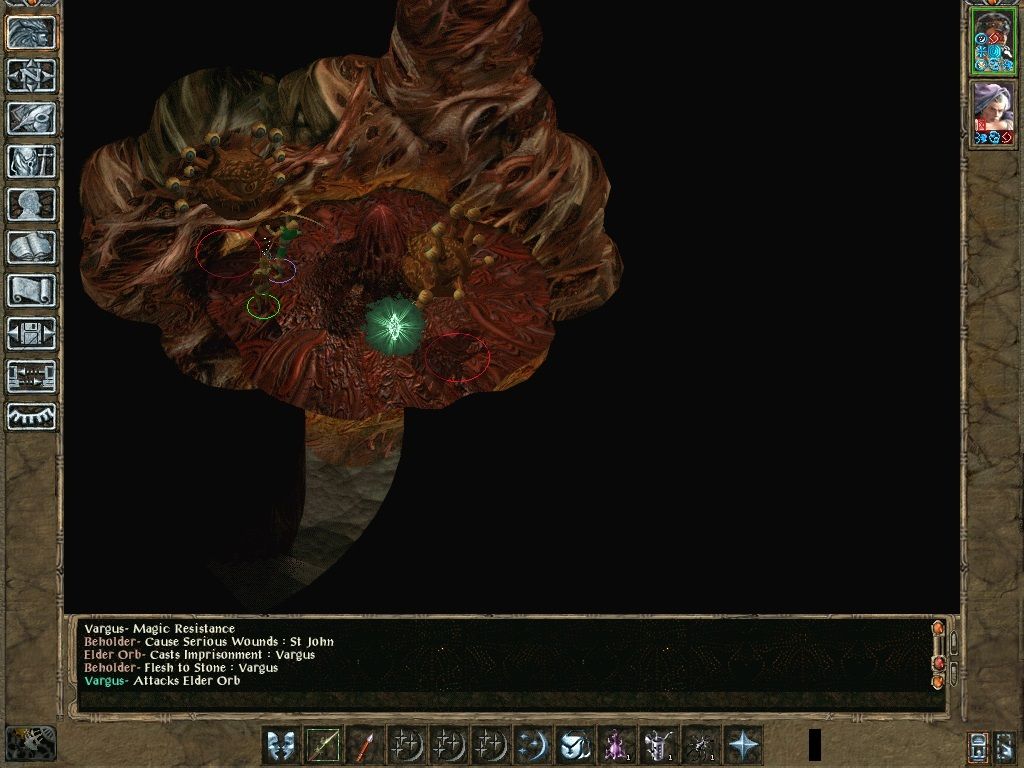The height and width of the screenshot is (768, 1024).
Task: Show the character record sheet
Action: pos(32,204)
